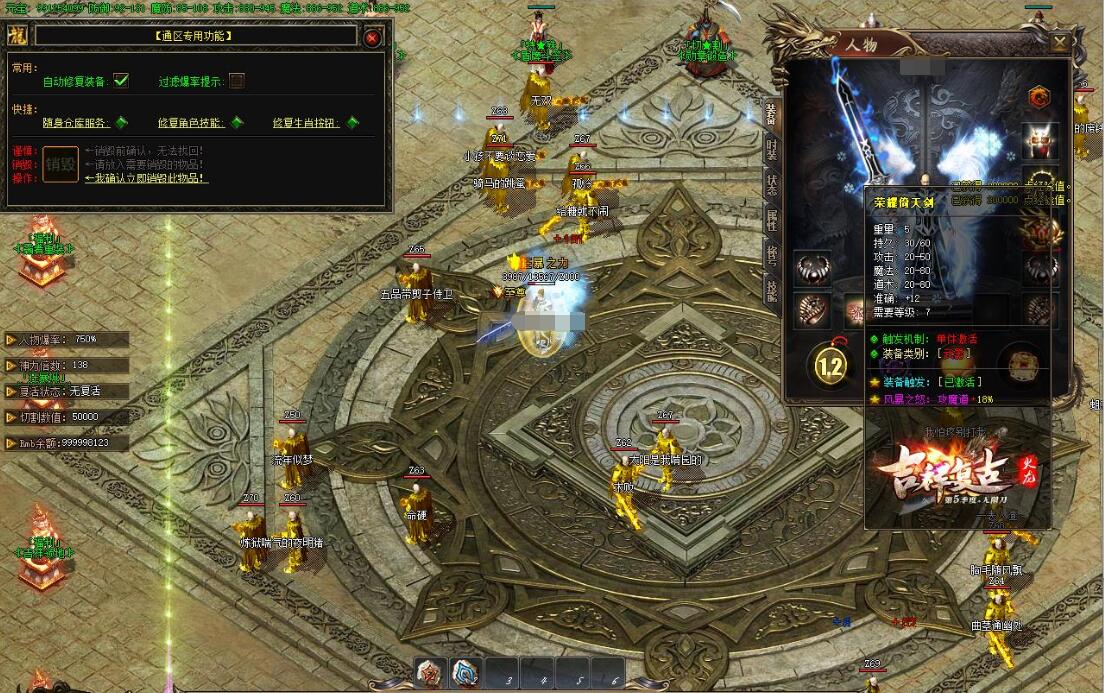Close the 人物 character window
Viewport: 1104px width, 693px height.
1060,43
